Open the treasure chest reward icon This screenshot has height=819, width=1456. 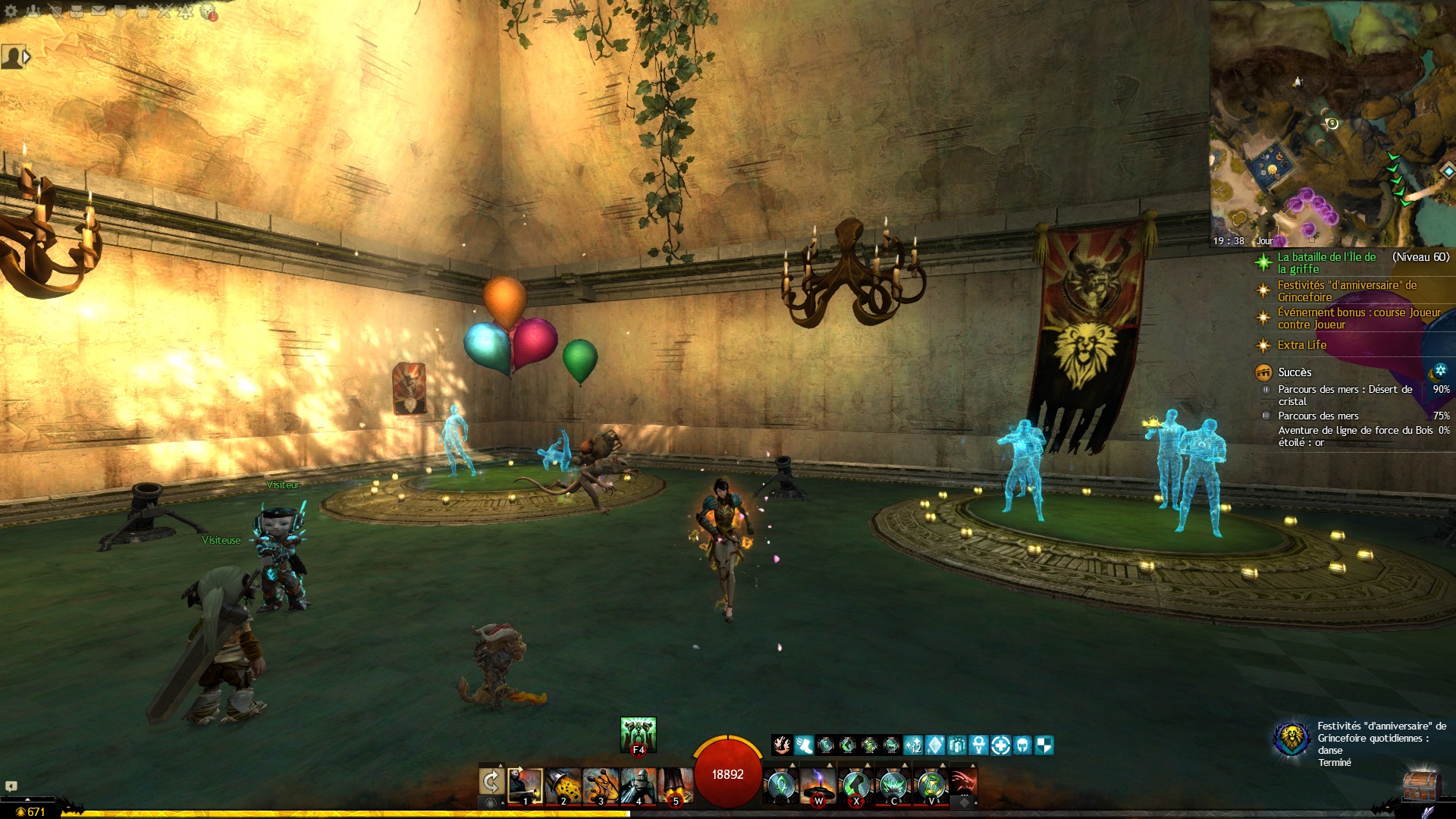click(1420, 787)
